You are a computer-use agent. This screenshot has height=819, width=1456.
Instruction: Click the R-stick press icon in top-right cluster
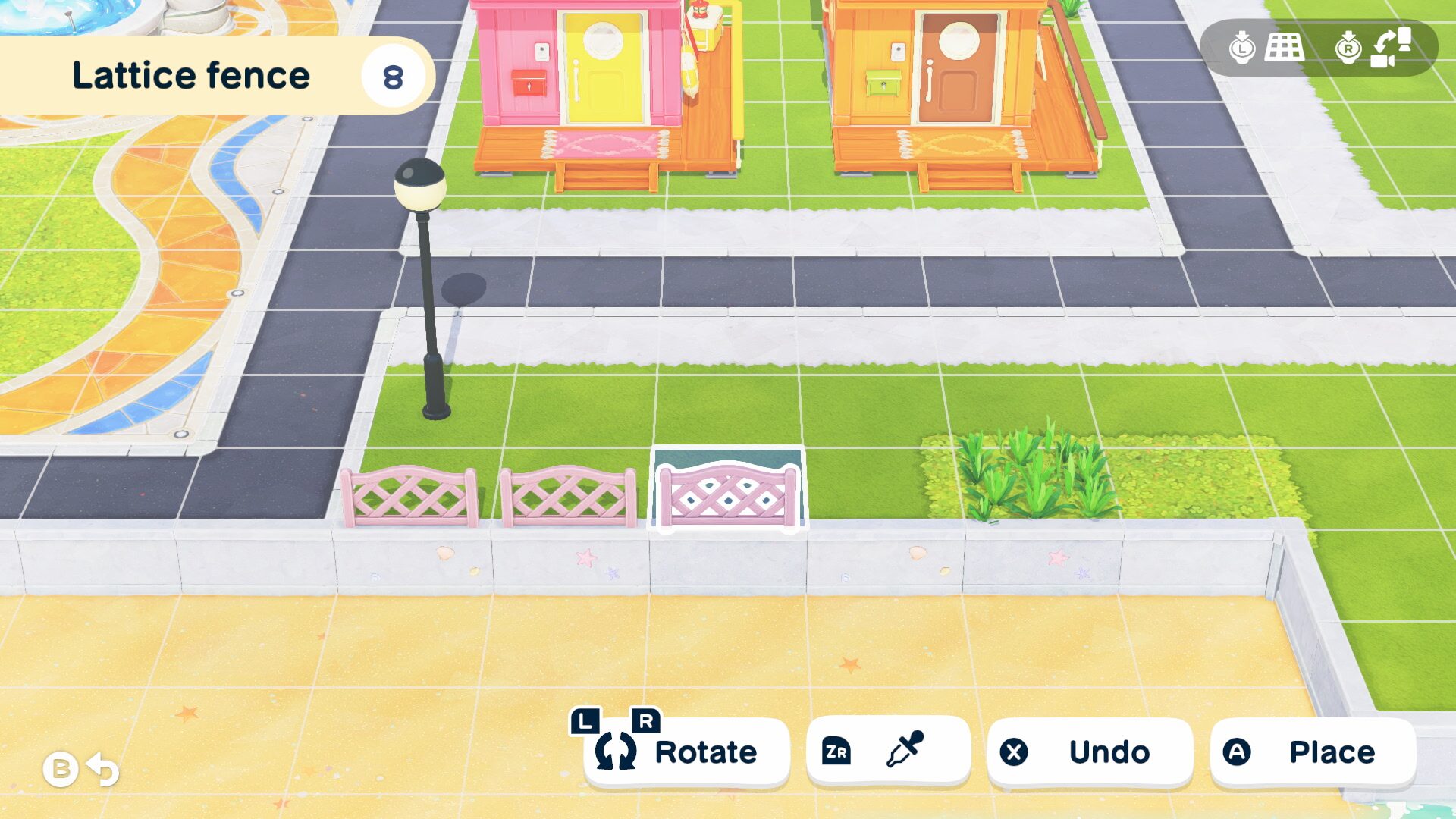tap(1347, 49)
